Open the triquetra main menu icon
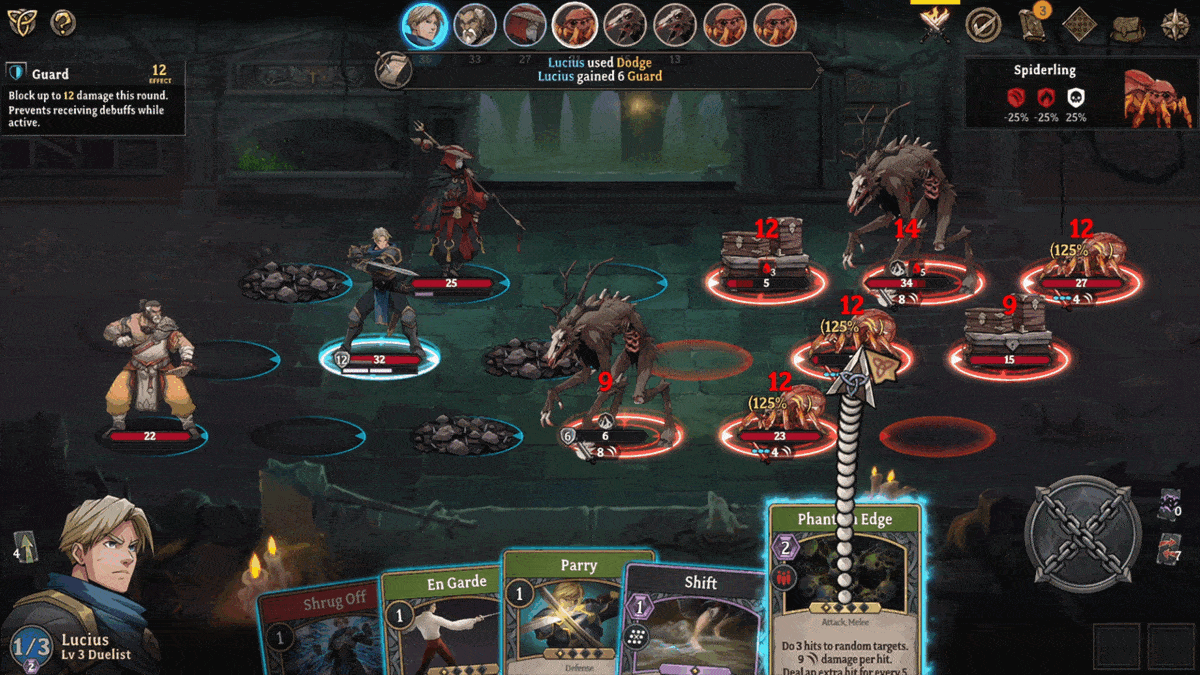 pyautogui.click(x=21, y=21)
